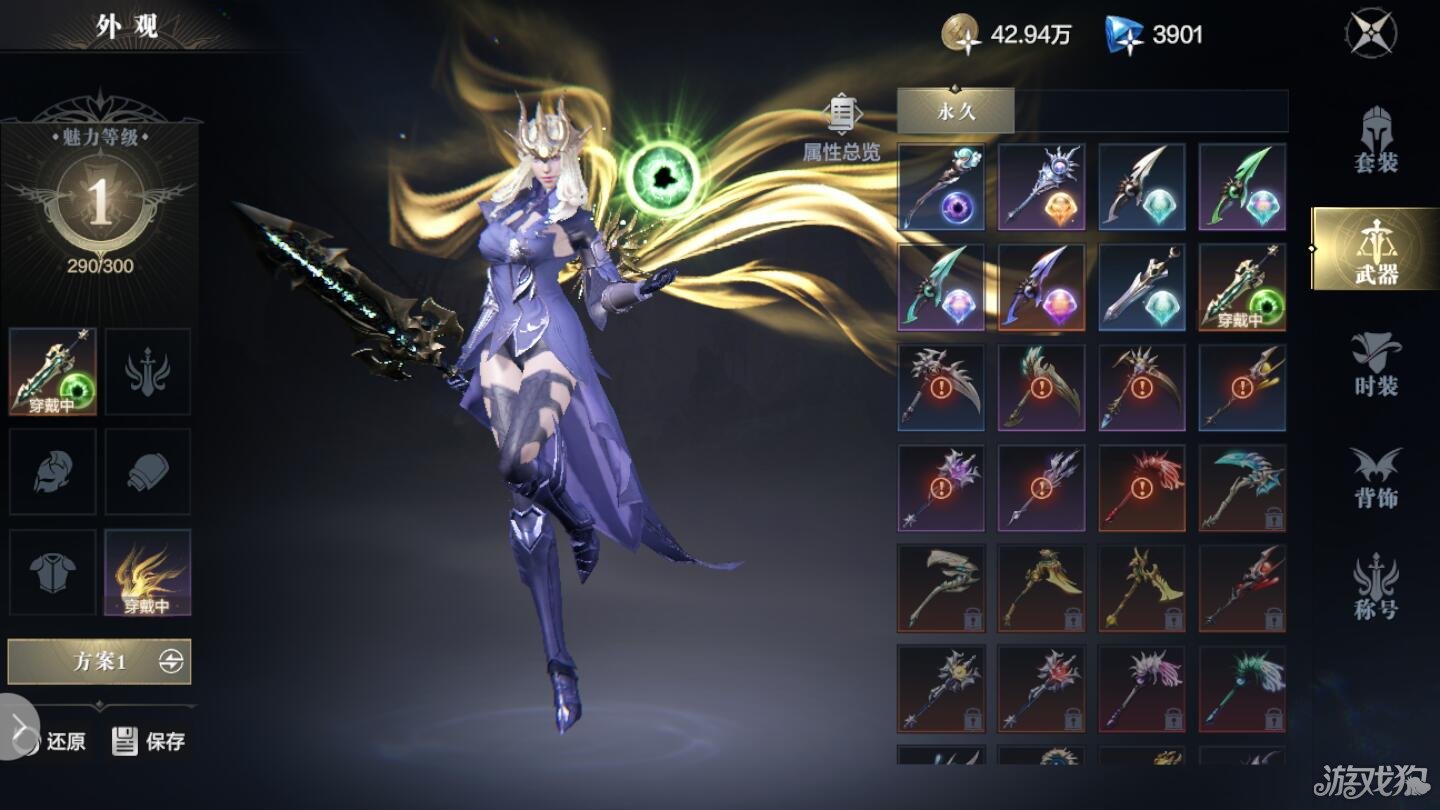Choose the staff skin with orange gem
1440x810 pixels.
1041,187
